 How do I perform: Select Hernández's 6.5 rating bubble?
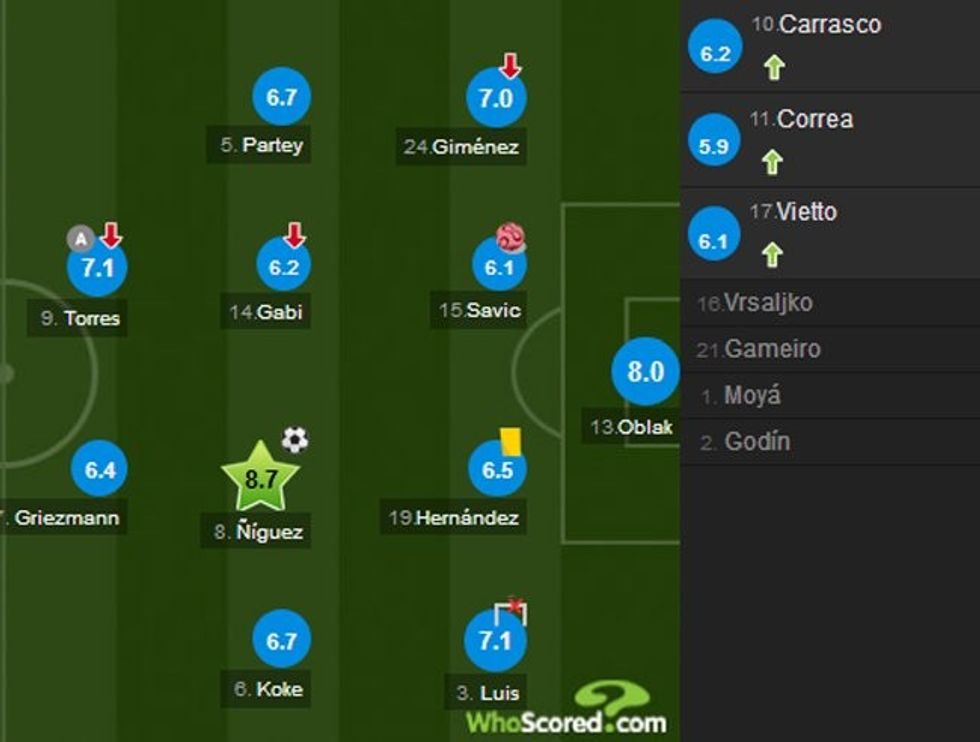[x=497, y=469]
